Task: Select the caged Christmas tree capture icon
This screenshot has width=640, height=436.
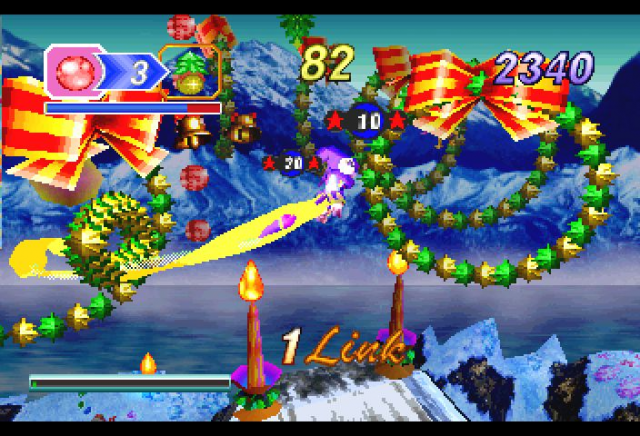Action: 190,72
